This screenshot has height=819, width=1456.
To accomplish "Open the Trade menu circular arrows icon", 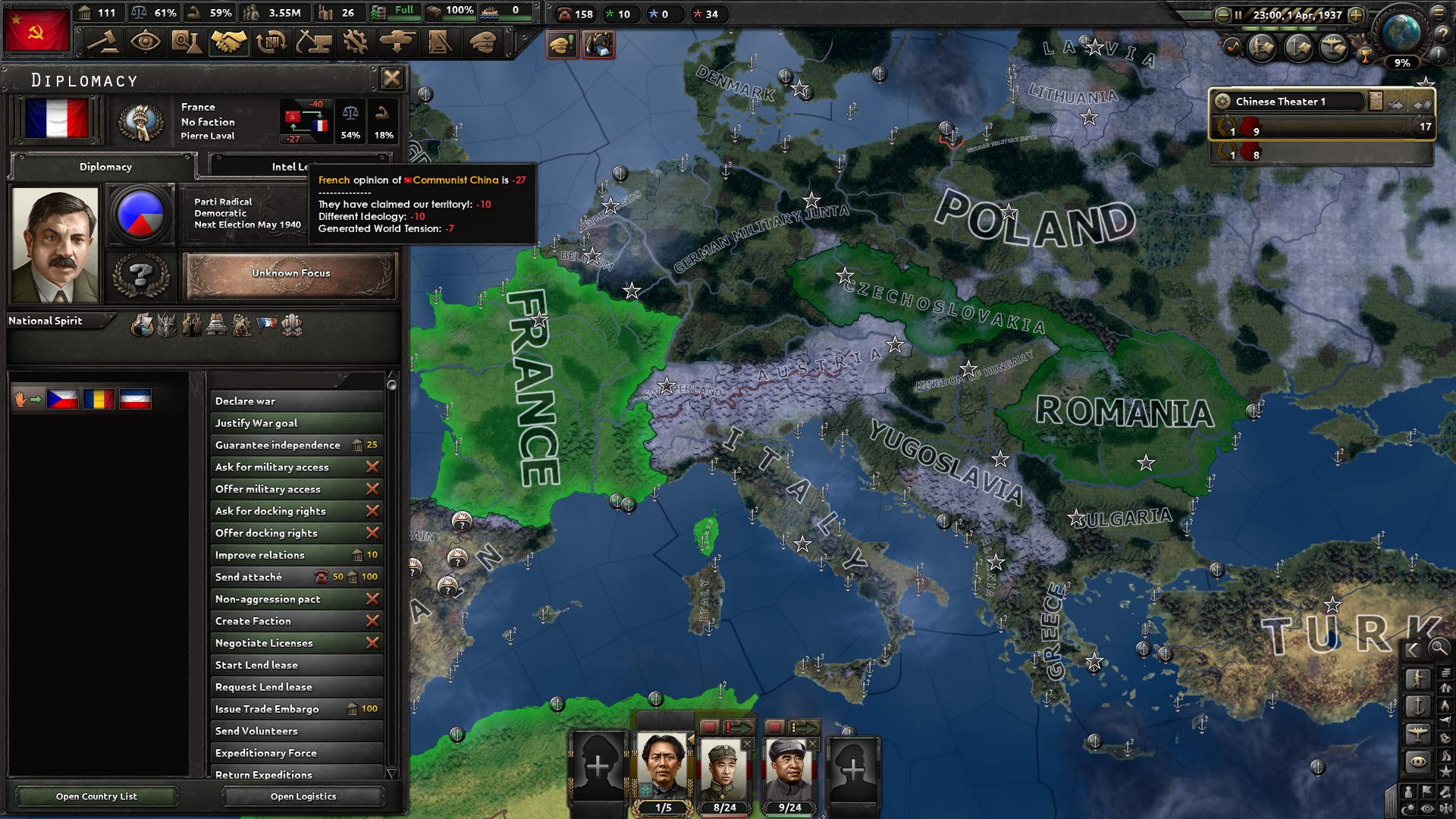I will point(273,42).
